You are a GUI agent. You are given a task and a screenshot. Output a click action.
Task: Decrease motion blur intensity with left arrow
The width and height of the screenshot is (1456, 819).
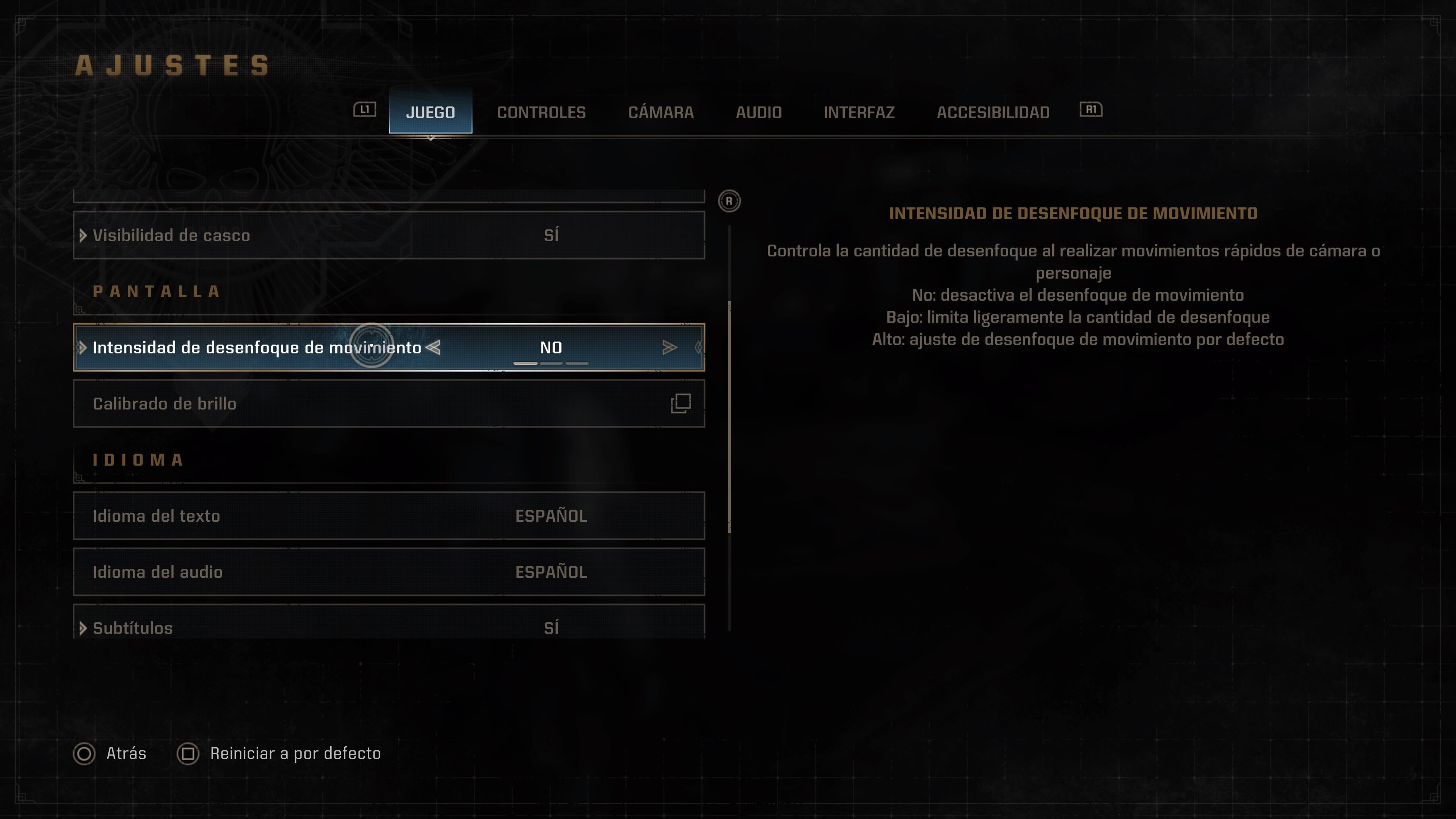point(433,348)
